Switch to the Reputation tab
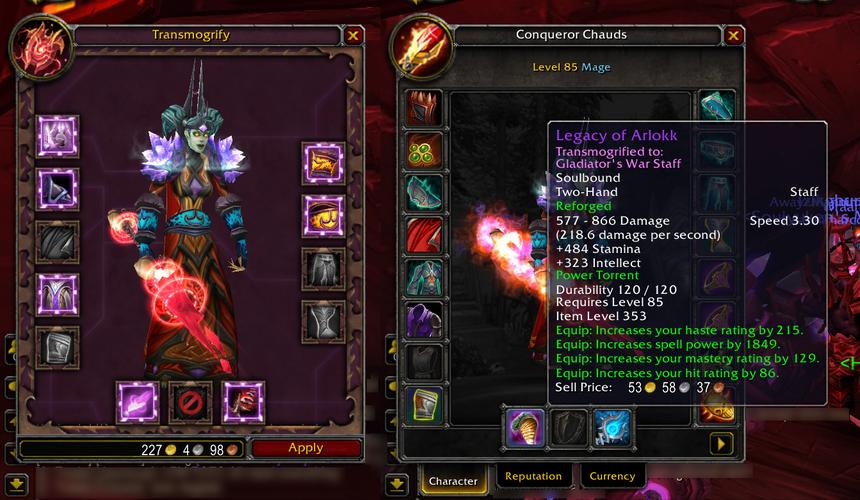 [x=532, y=477]
